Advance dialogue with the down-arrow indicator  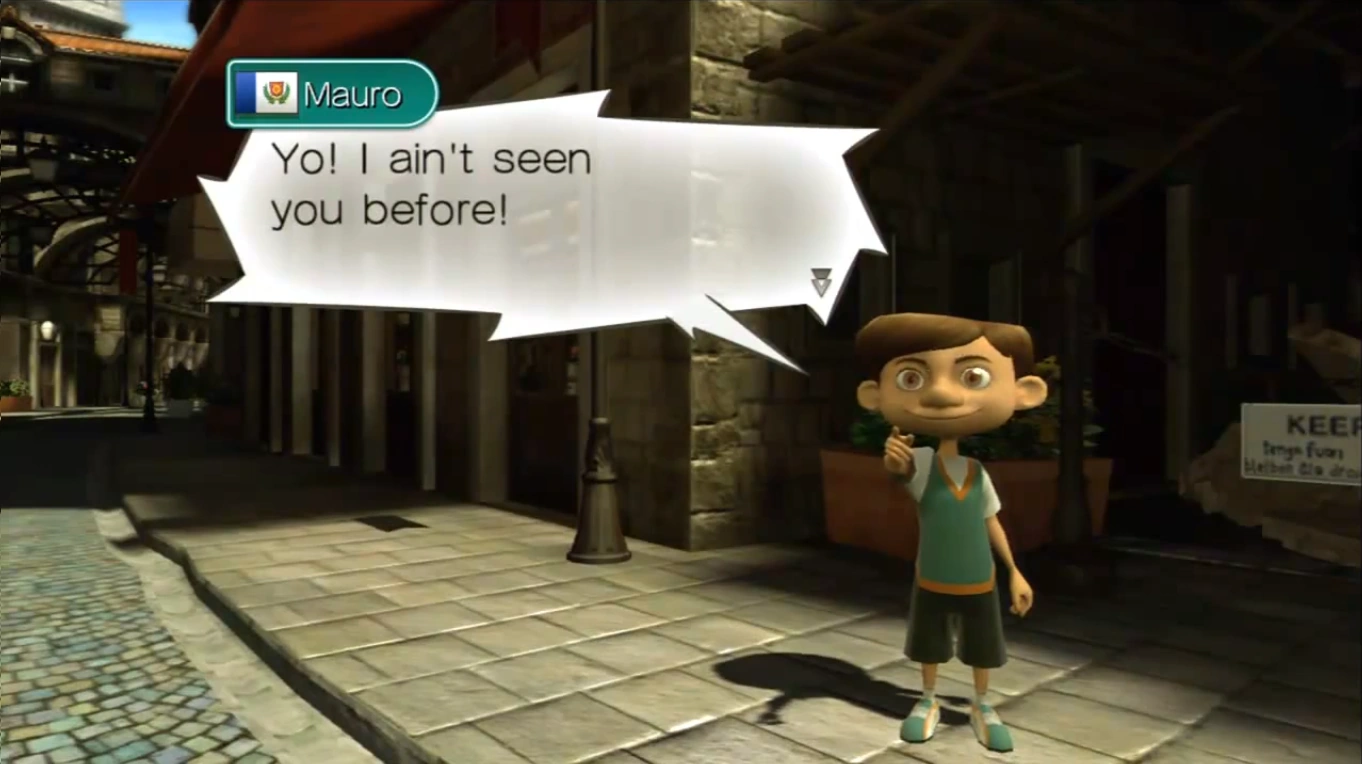(821, 282)
